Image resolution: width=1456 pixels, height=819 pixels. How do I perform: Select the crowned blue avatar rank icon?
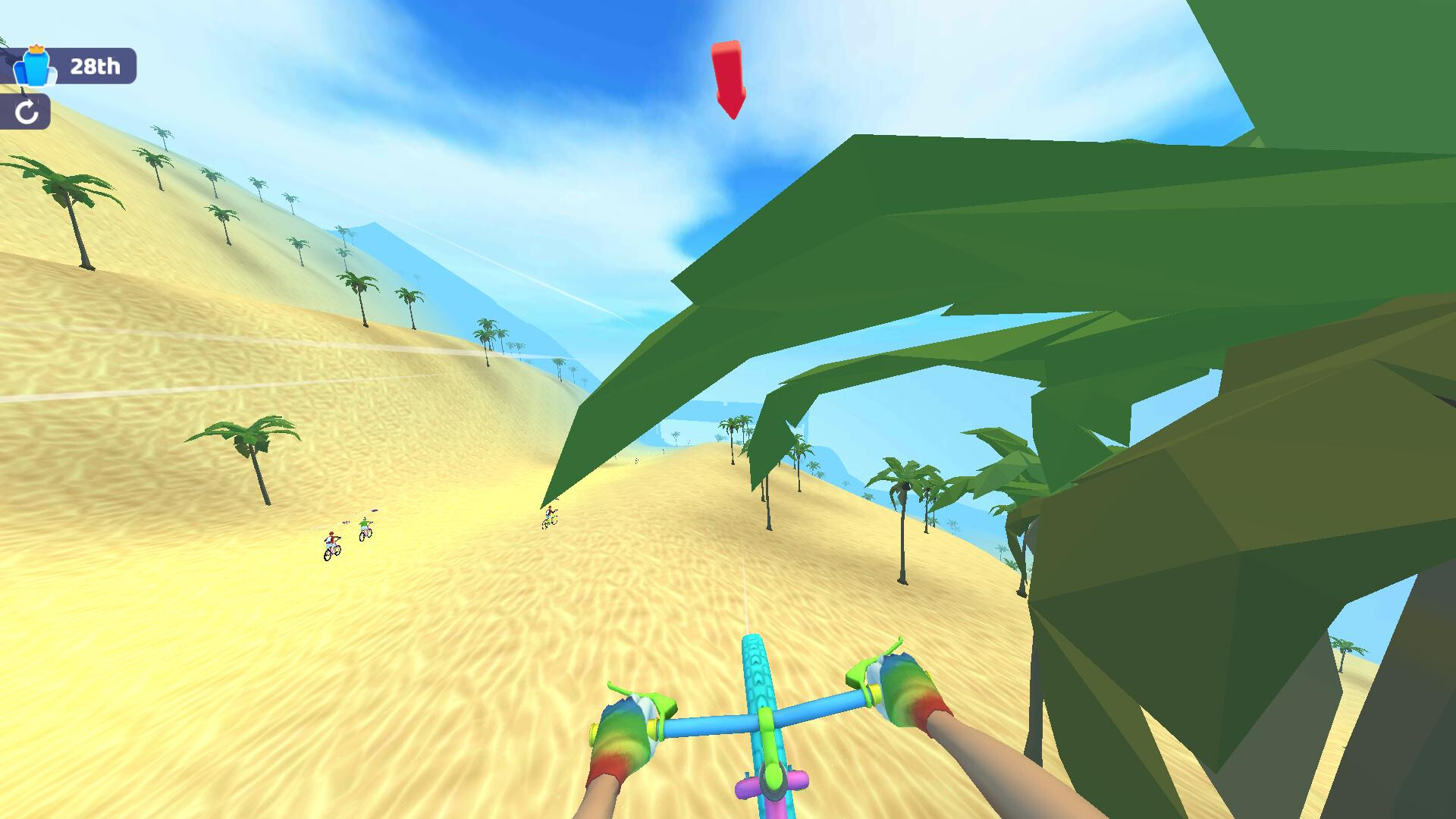pos(36,71)
